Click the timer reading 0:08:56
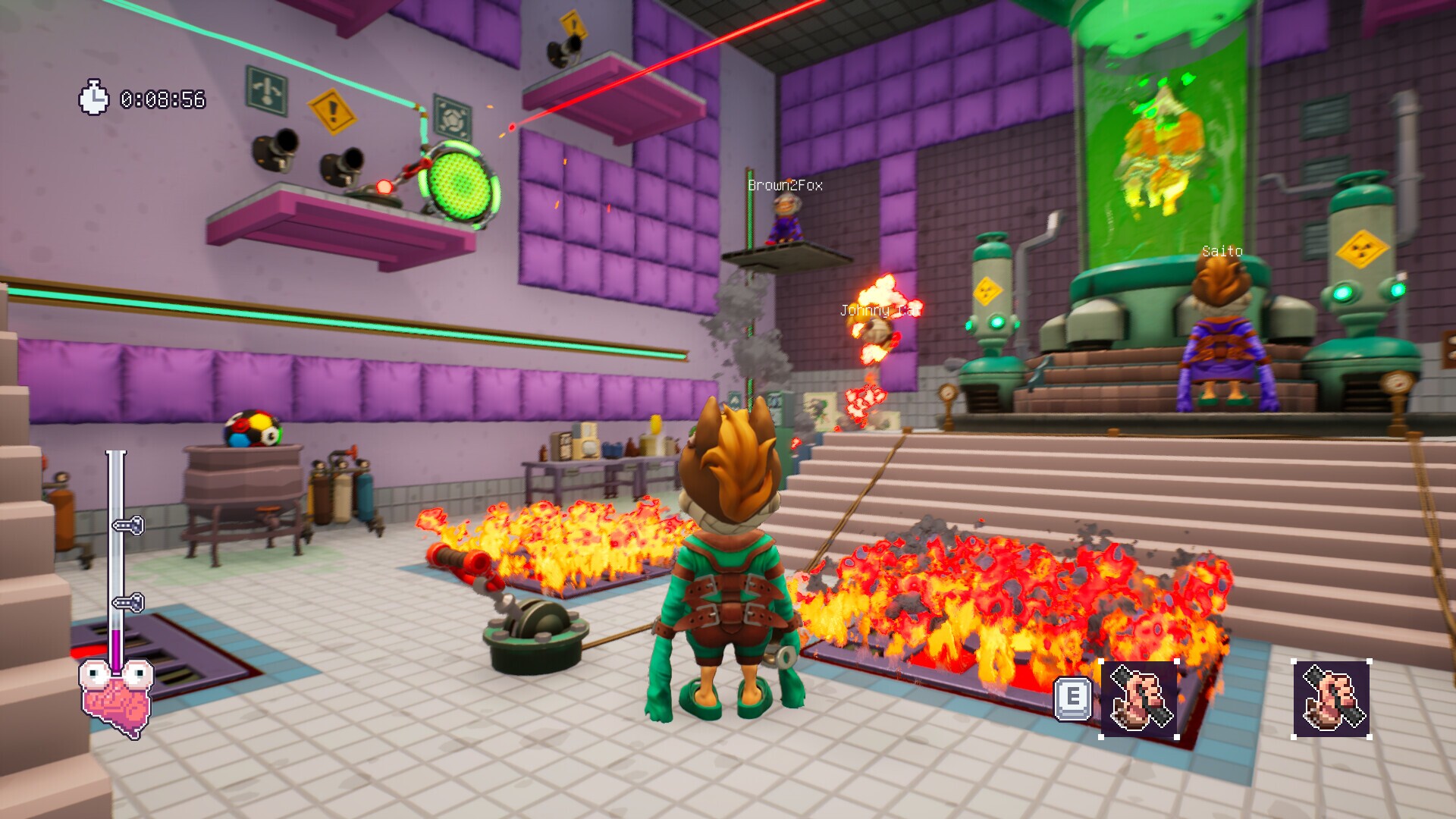This screenshot has width=1456, height=819. (162, 96)
